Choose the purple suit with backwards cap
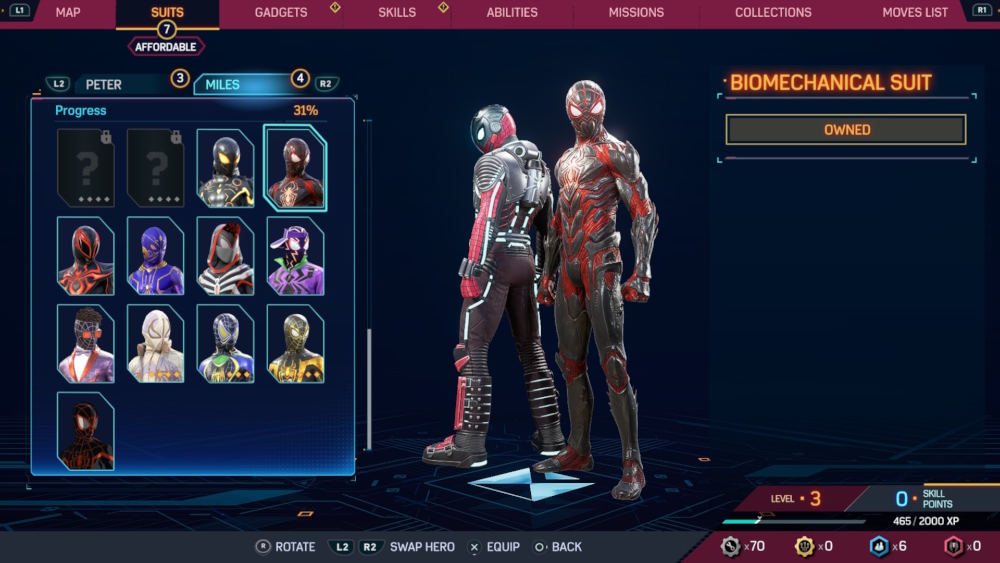Screen dimensions: 1000x563 [295, 256]
